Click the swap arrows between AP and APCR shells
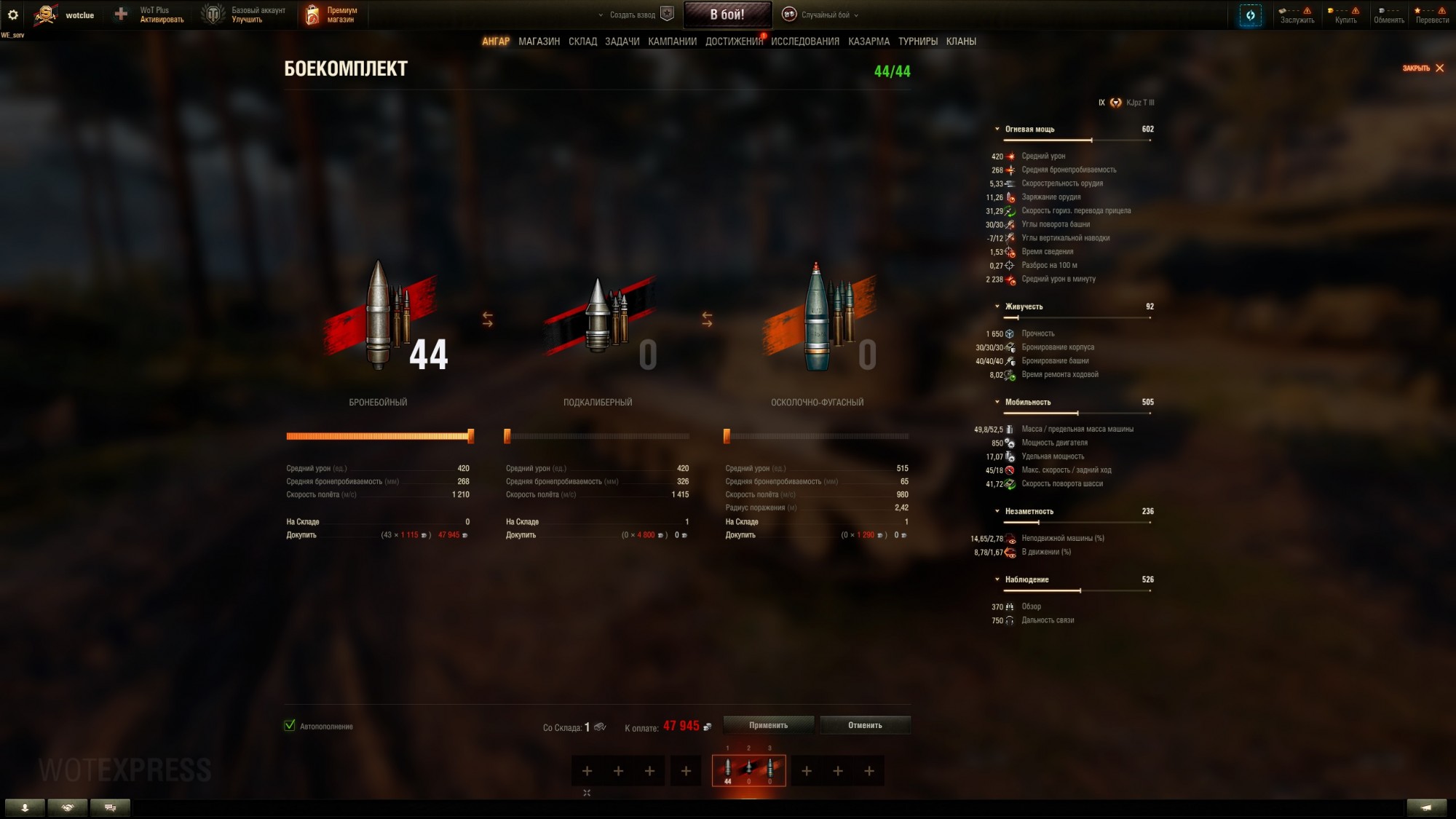Viewport: 1456px width, 819px height. tap(487, 317)
